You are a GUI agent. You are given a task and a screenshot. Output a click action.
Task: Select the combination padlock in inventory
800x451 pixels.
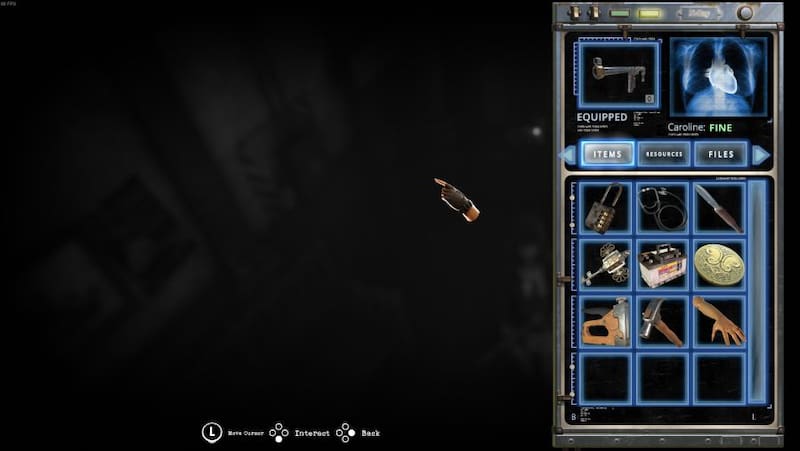605,207
